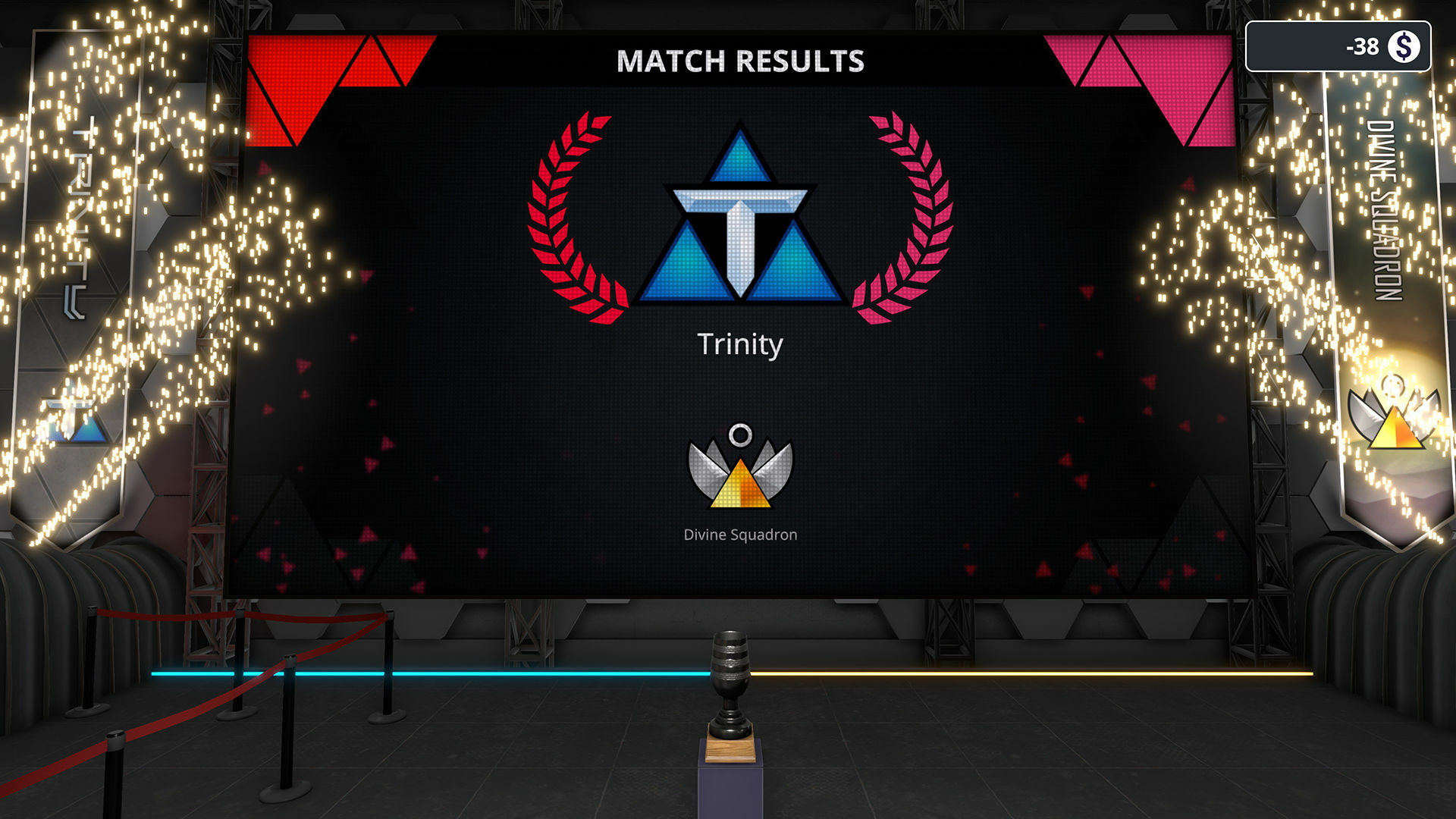Click the Trinity triangle team logo
1456x819 pixels.
point(739,227)
